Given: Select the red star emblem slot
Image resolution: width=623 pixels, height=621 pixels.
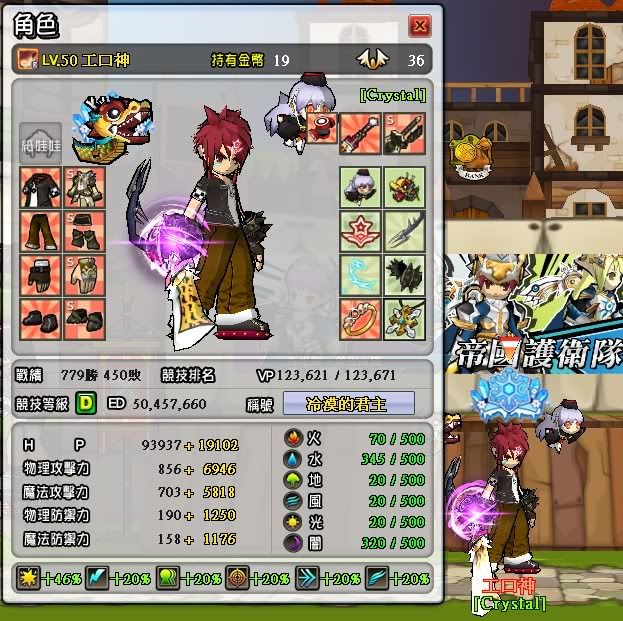Looking at the screenshot, I should tap(361, 231).
